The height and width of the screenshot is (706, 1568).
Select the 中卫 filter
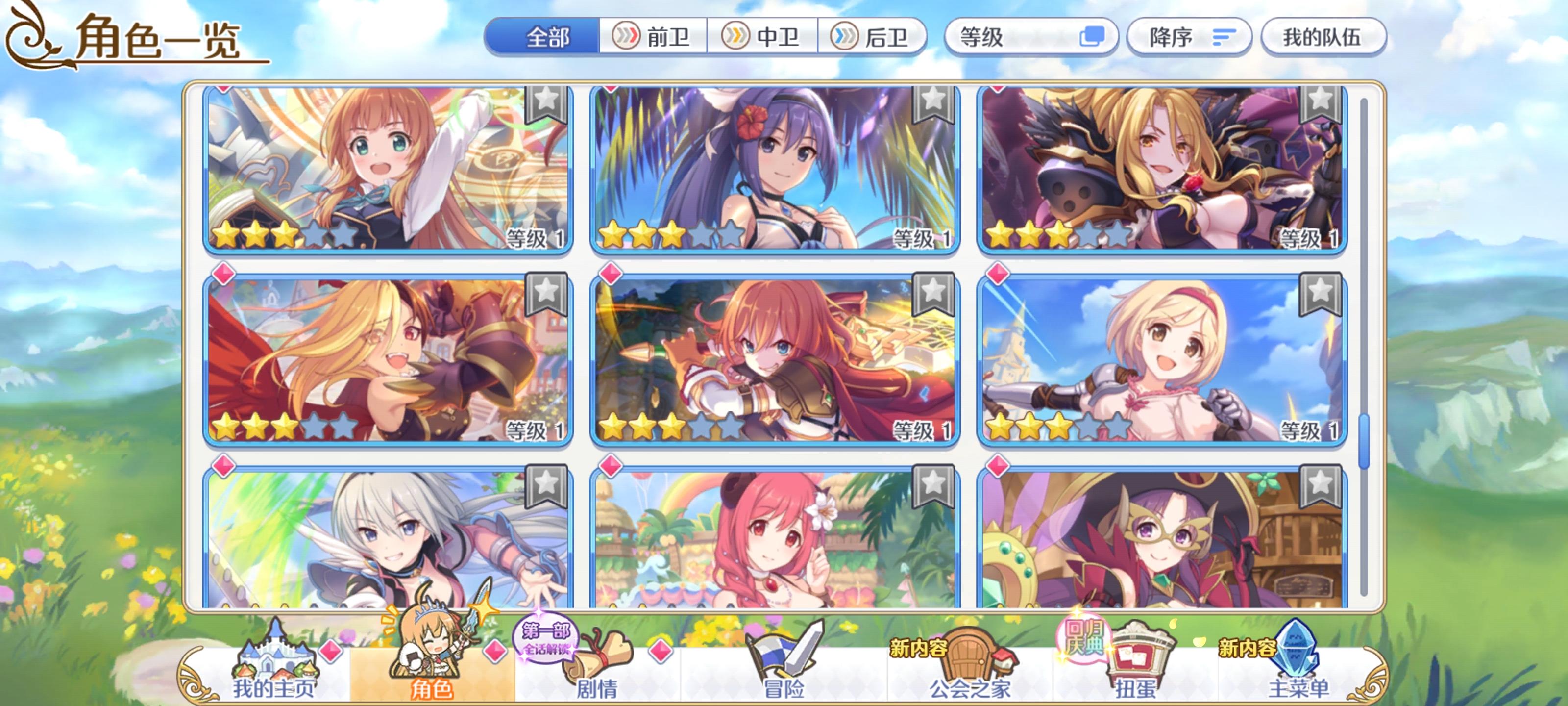(763, 38)
